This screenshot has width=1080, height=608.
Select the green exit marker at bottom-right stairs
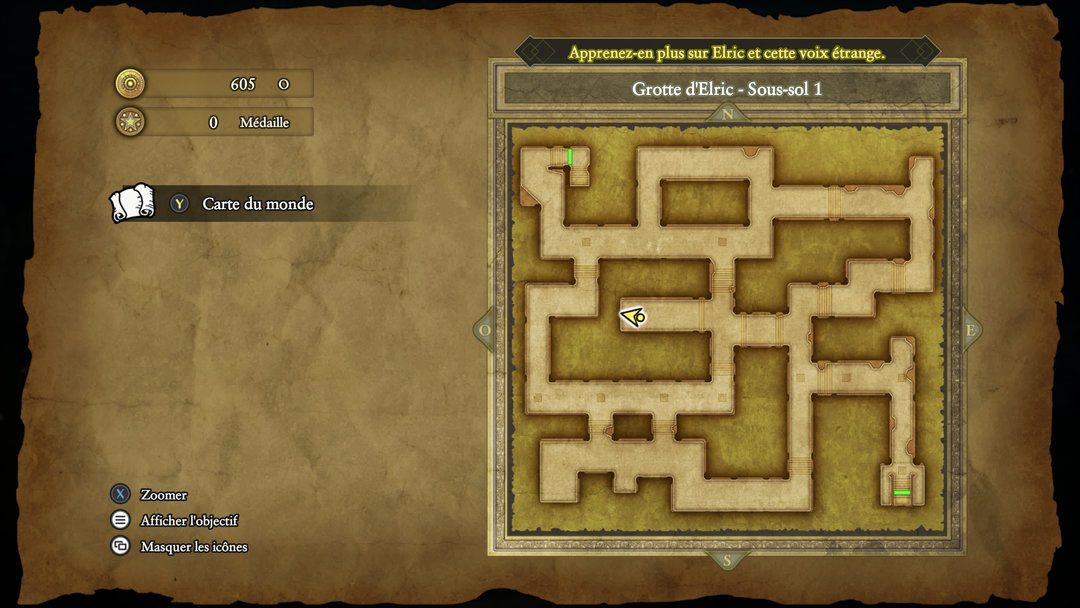point(902,493)
